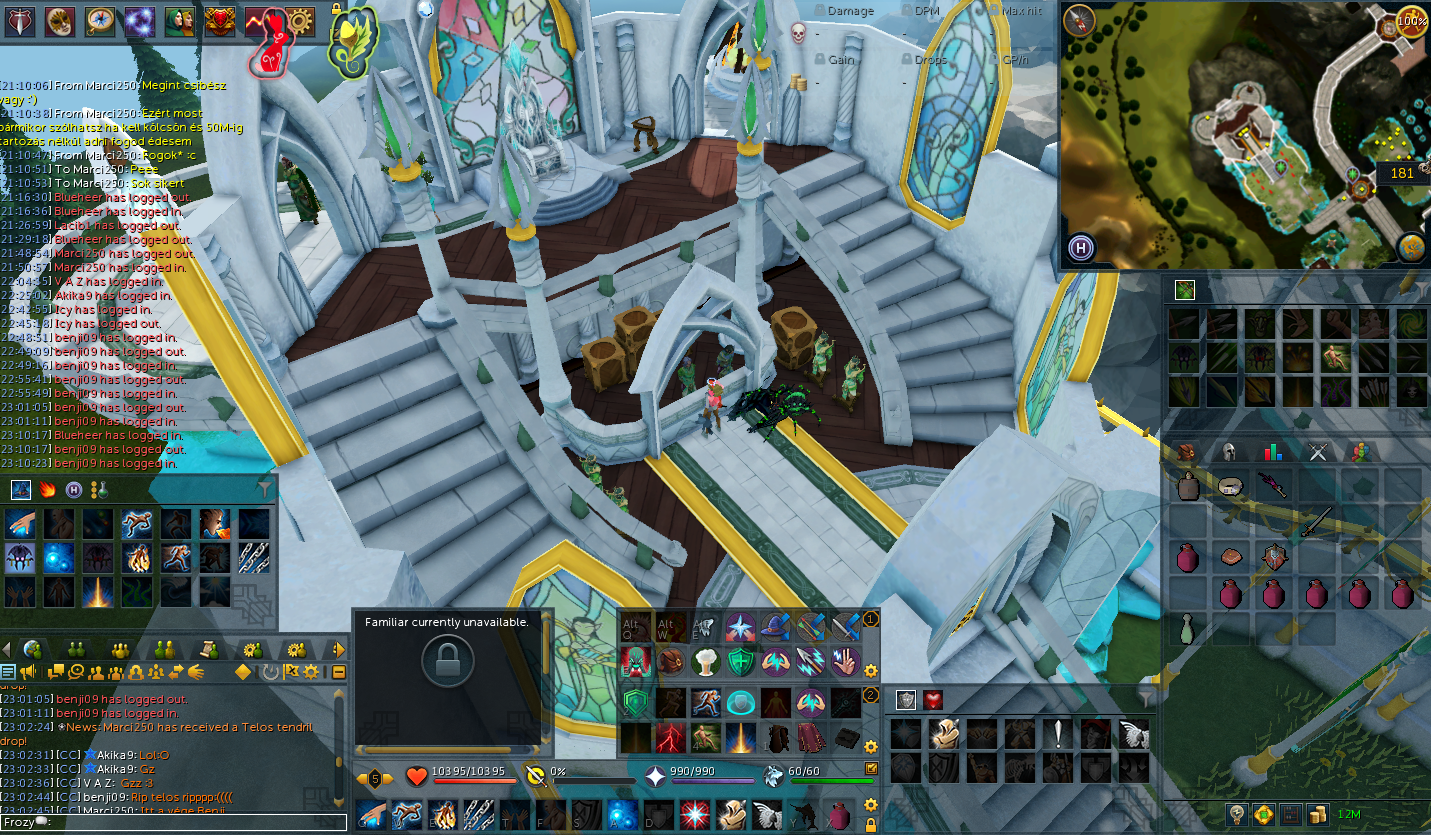Open the Community menu with hooded figures
The height and width of the screenshot is (835, 1431).
coord(179,20)
